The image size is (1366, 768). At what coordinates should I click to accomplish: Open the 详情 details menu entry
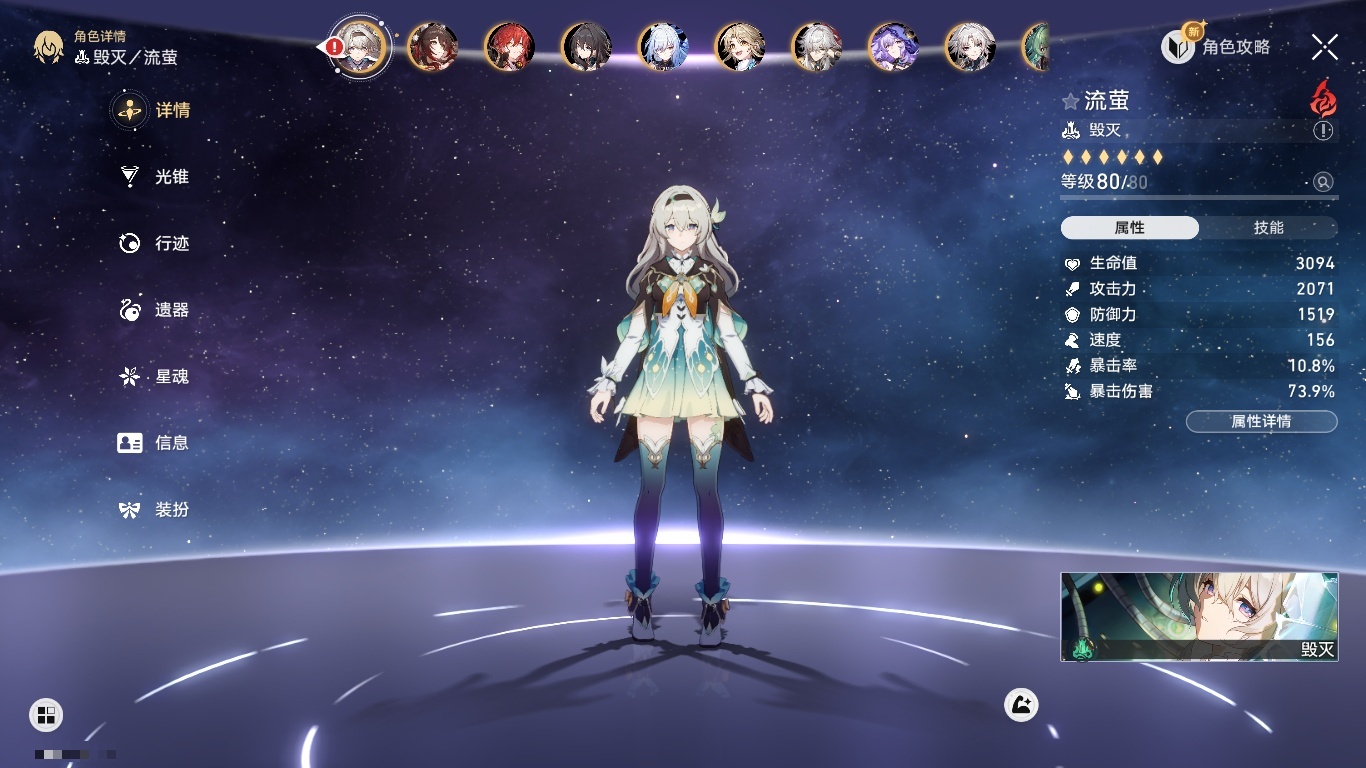click(x=155, y=110)
